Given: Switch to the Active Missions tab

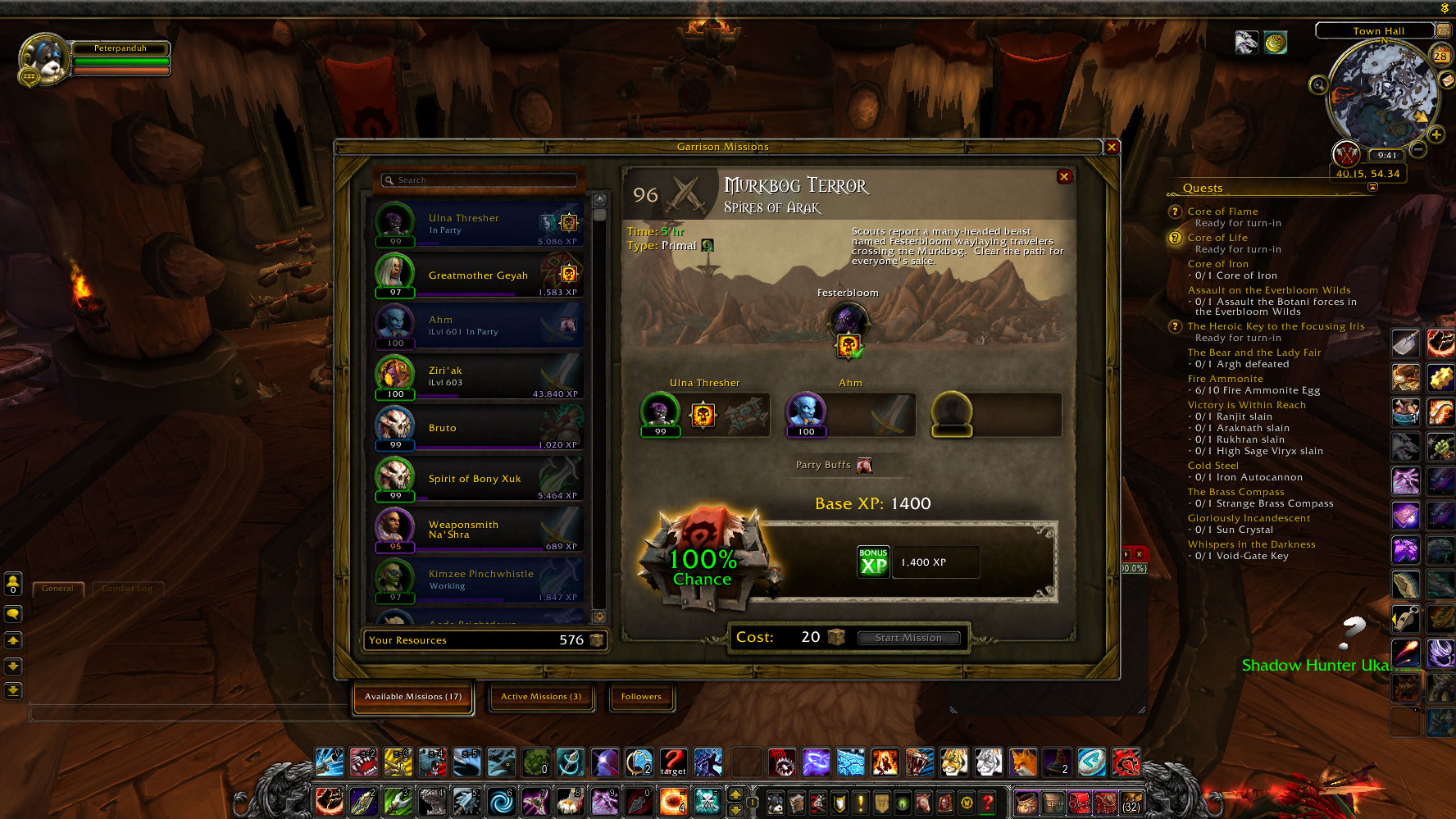Looking at the screenshot, I should click(541, 697).
